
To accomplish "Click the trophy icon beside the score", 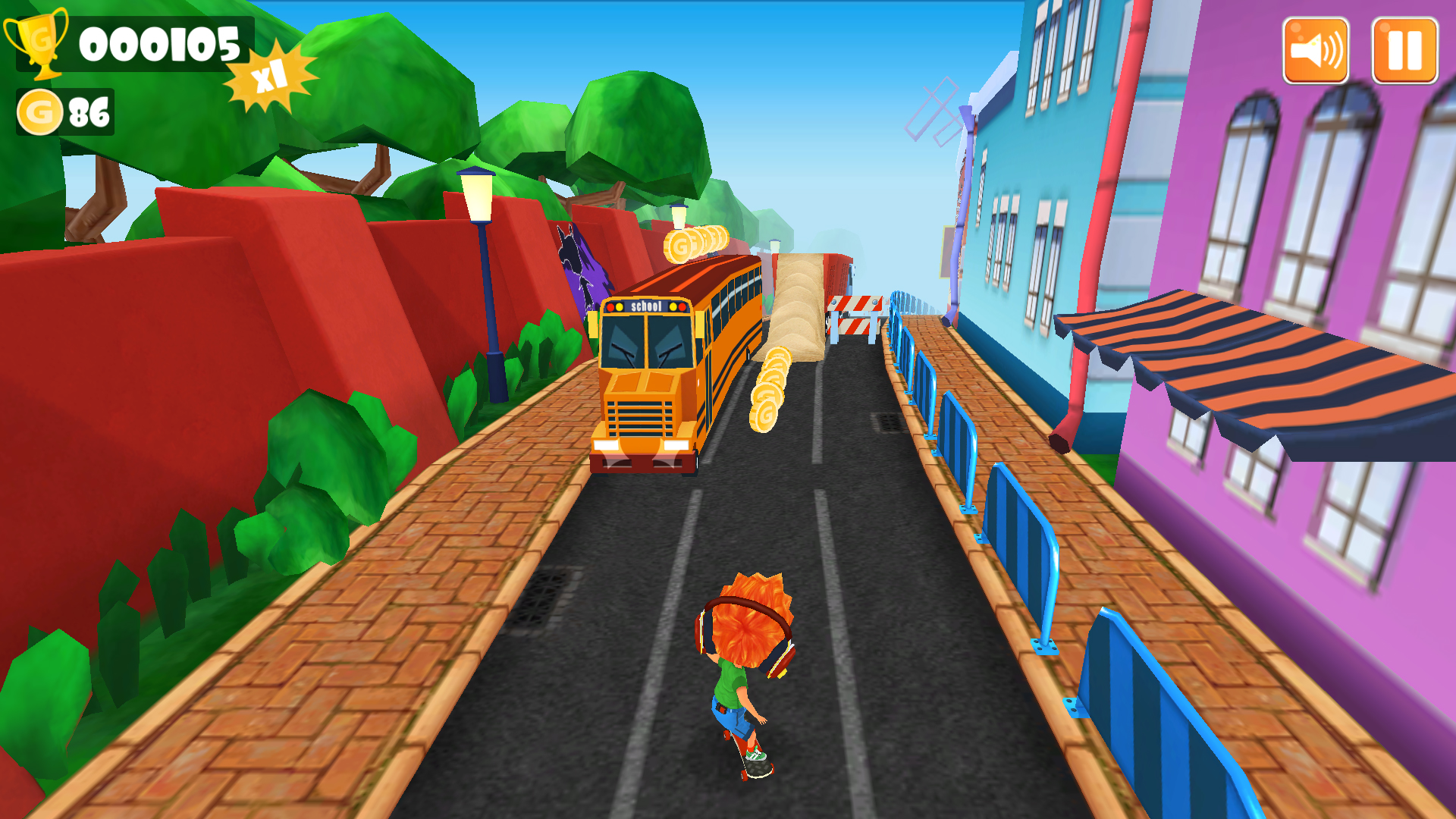I will [x=42, y=47].
